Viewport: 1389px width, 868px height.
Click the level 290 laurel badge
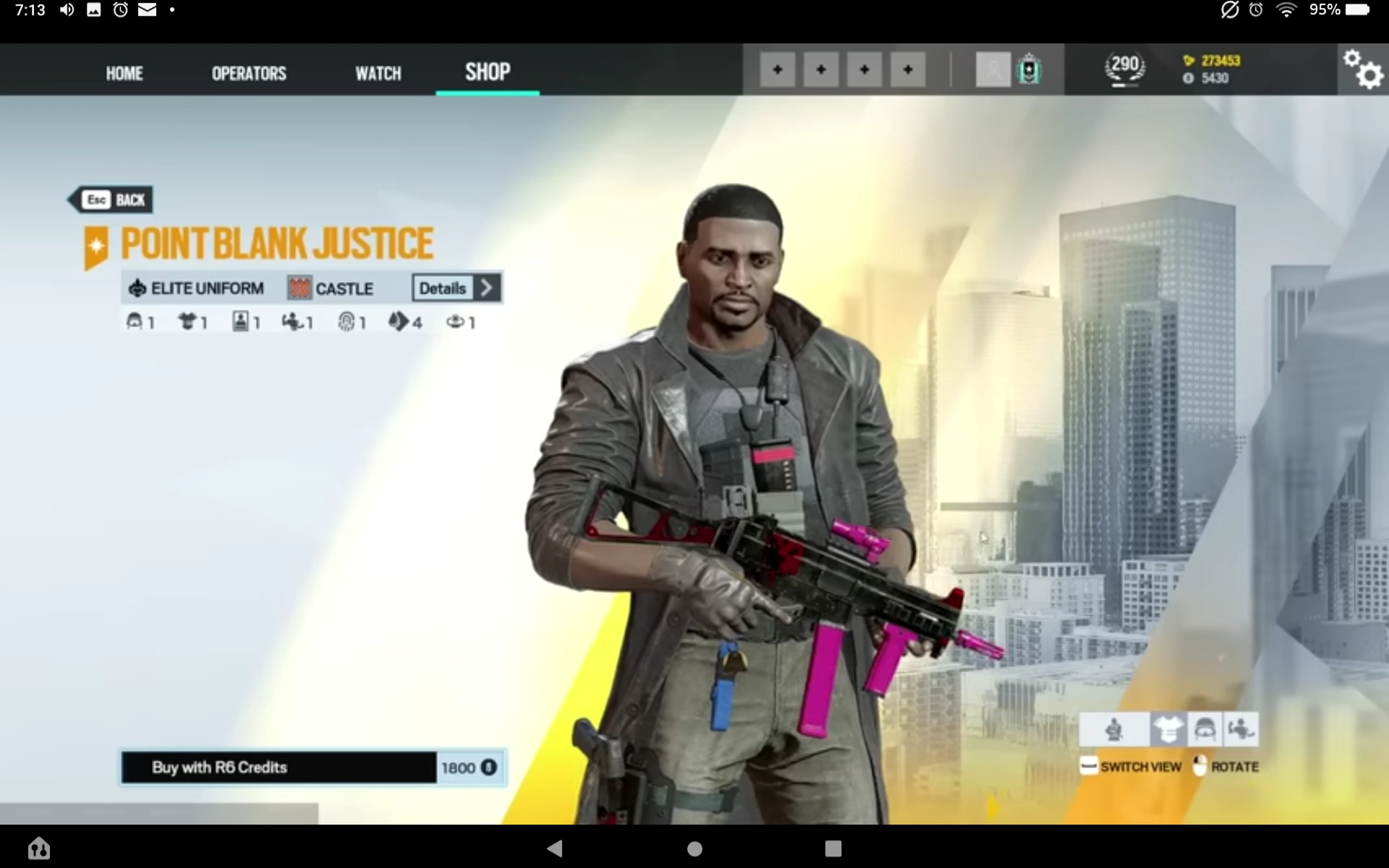1125,68
